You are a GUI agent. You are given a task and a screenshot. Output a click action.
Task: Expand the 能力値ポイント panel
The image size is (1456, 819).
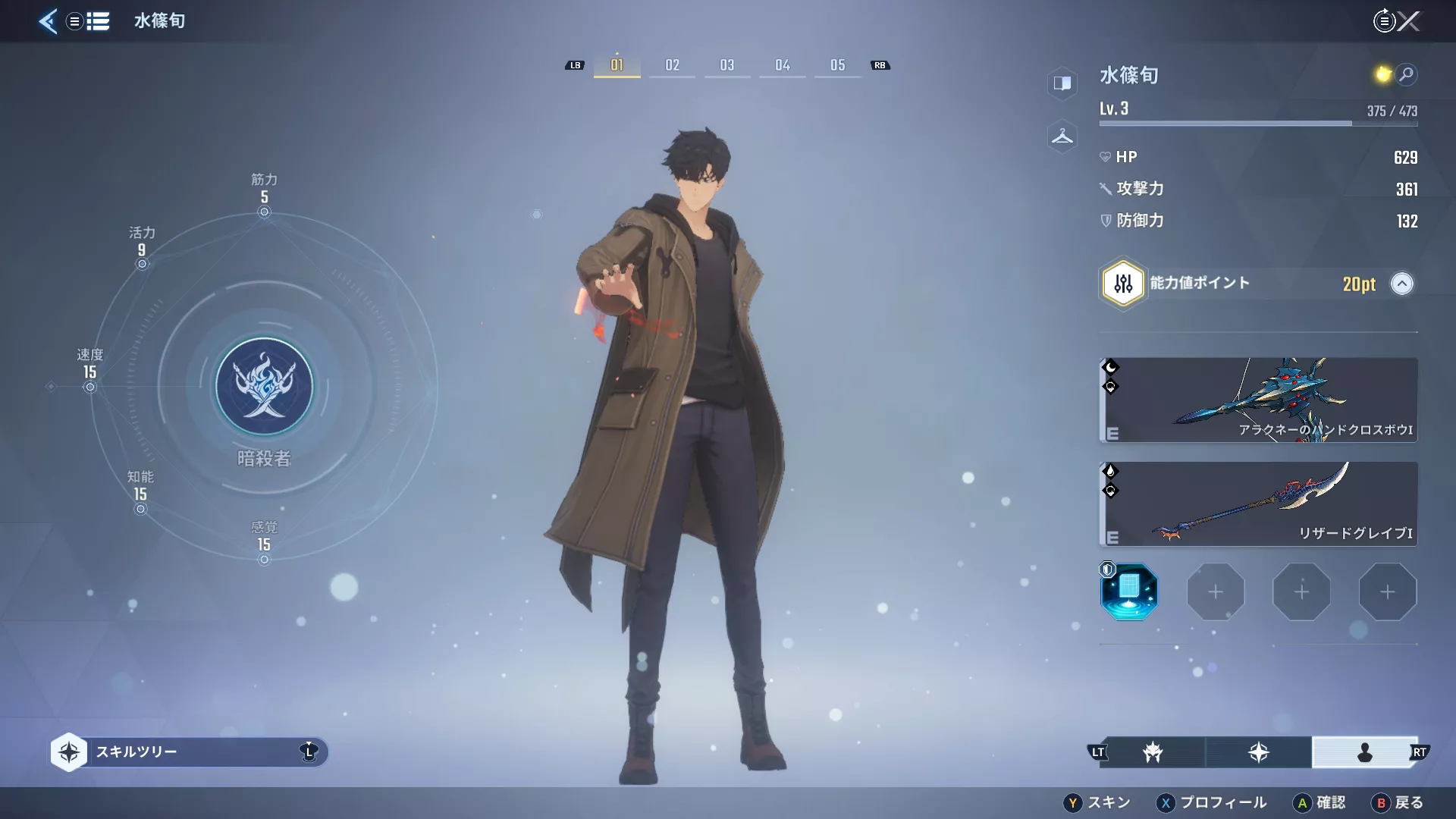(1401, 284)
